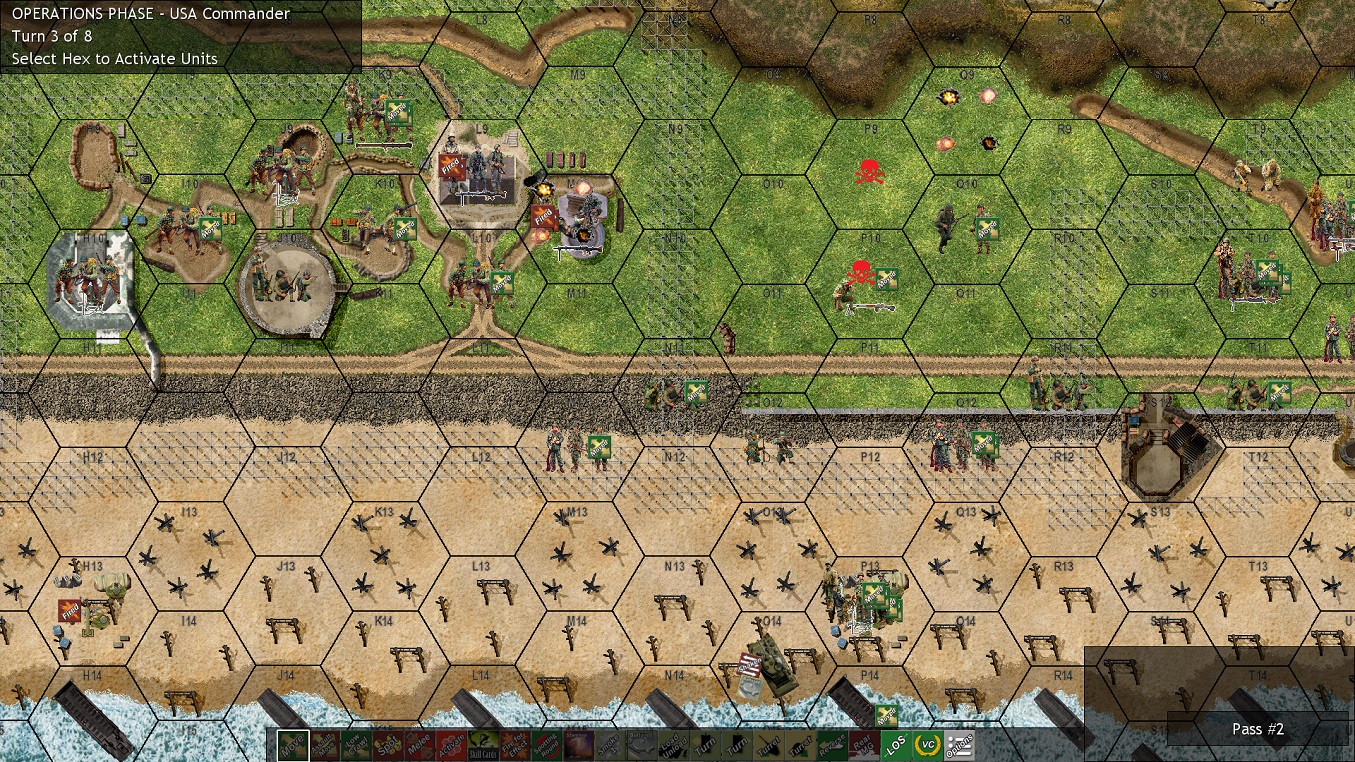The height and width of the screenshot is (762, 1355).
Task: Call a Spotting Round
Action: (x=548, y=746)
